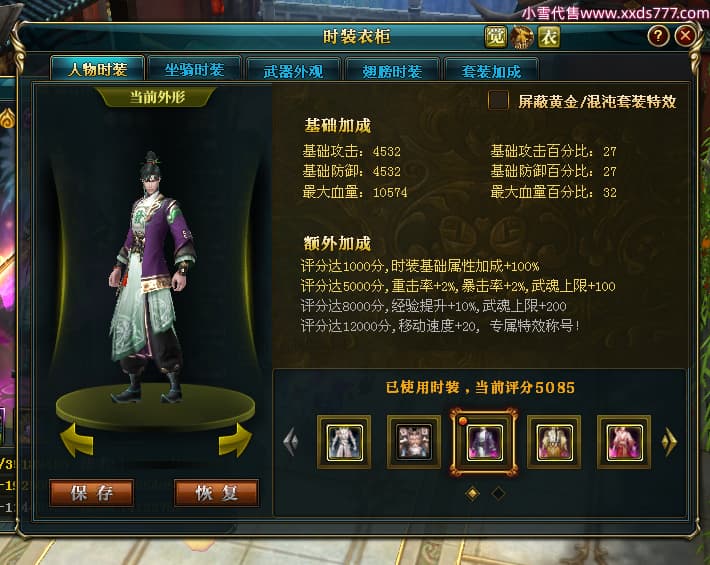Screen dimensions: 710x565
Task: Restore the appearance with the 恢复 button
Action: 216,492
